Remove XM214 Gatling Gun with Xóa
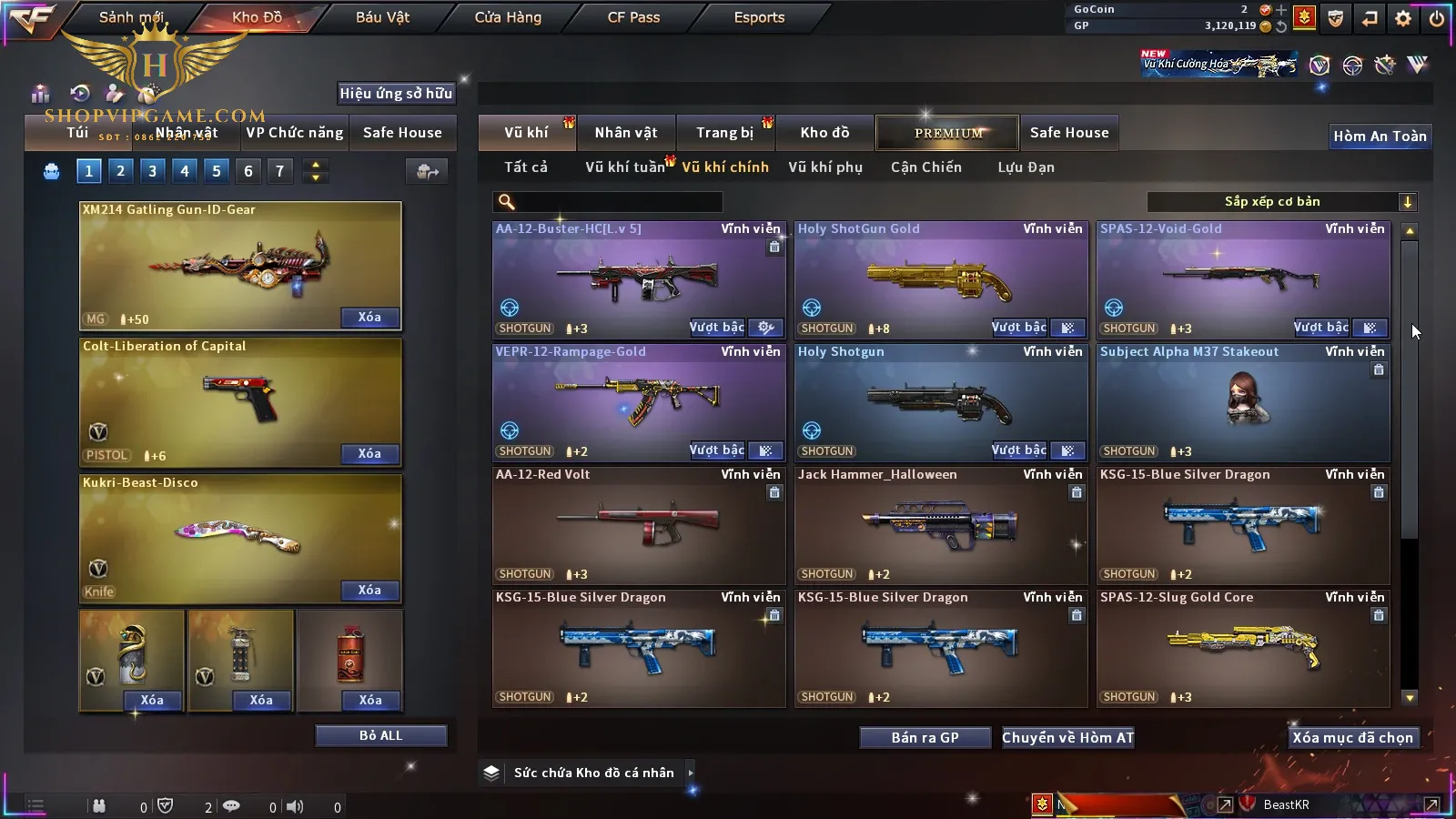Screen dimensions: 1456x819 click(x=369, y=318)
